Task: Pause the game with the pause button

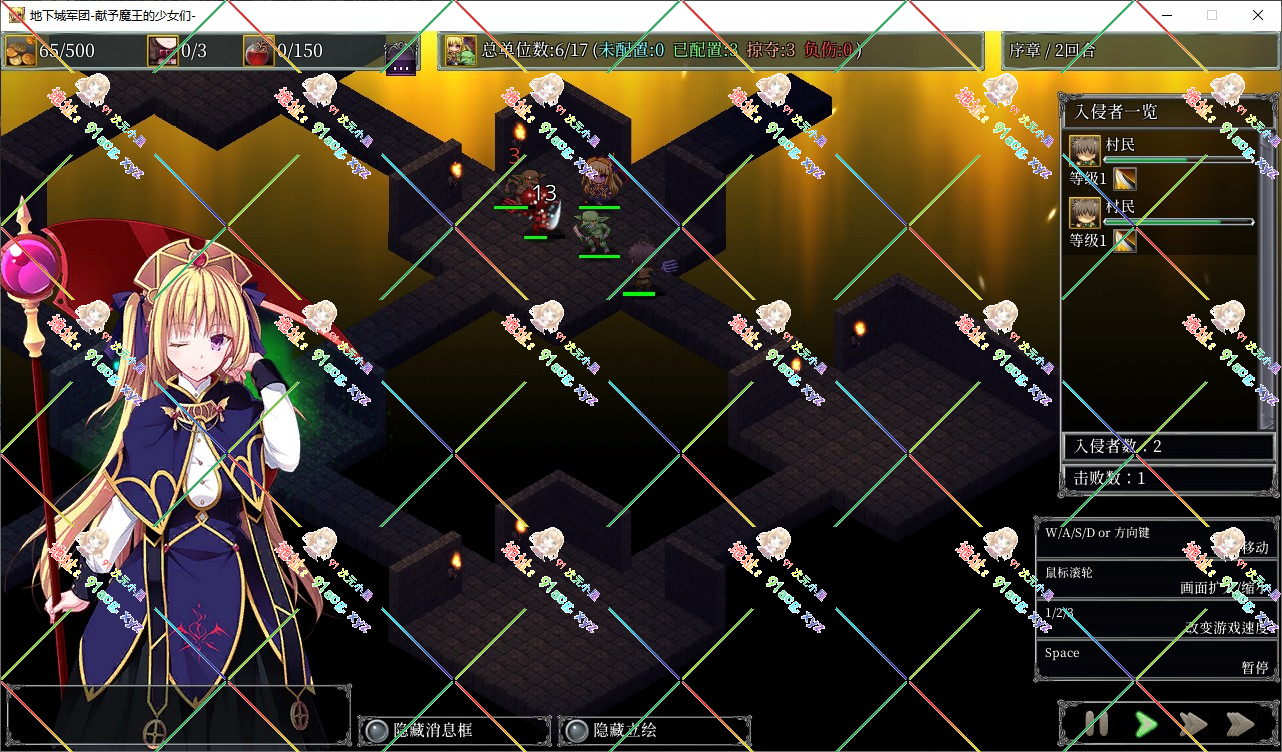Action: click(1096, 724)
